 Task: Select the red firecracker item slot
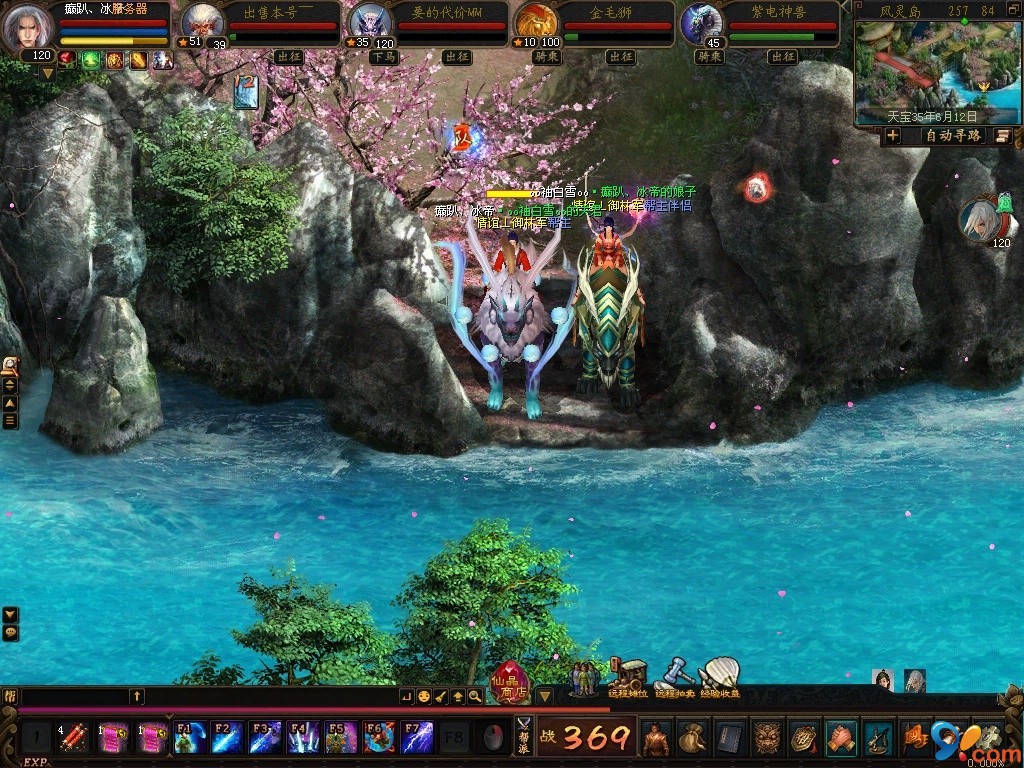[73, 738]
